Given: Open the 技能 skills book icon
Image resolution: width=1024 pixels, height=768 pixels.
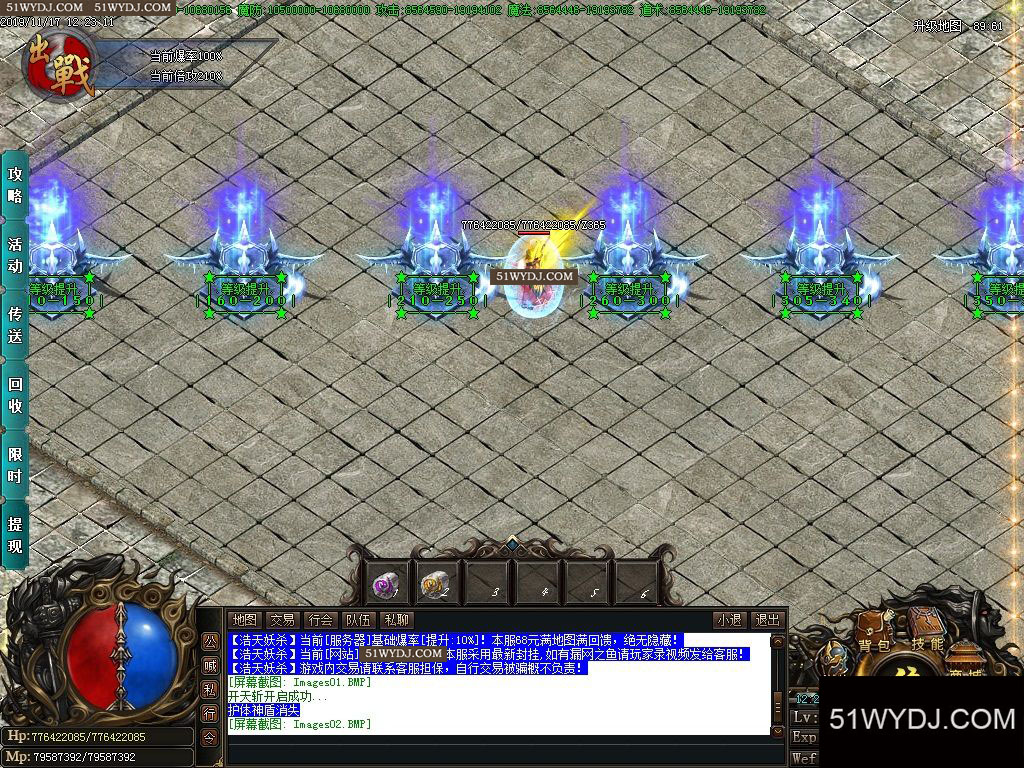Looking at the screenshot, I should click(928, 643).
